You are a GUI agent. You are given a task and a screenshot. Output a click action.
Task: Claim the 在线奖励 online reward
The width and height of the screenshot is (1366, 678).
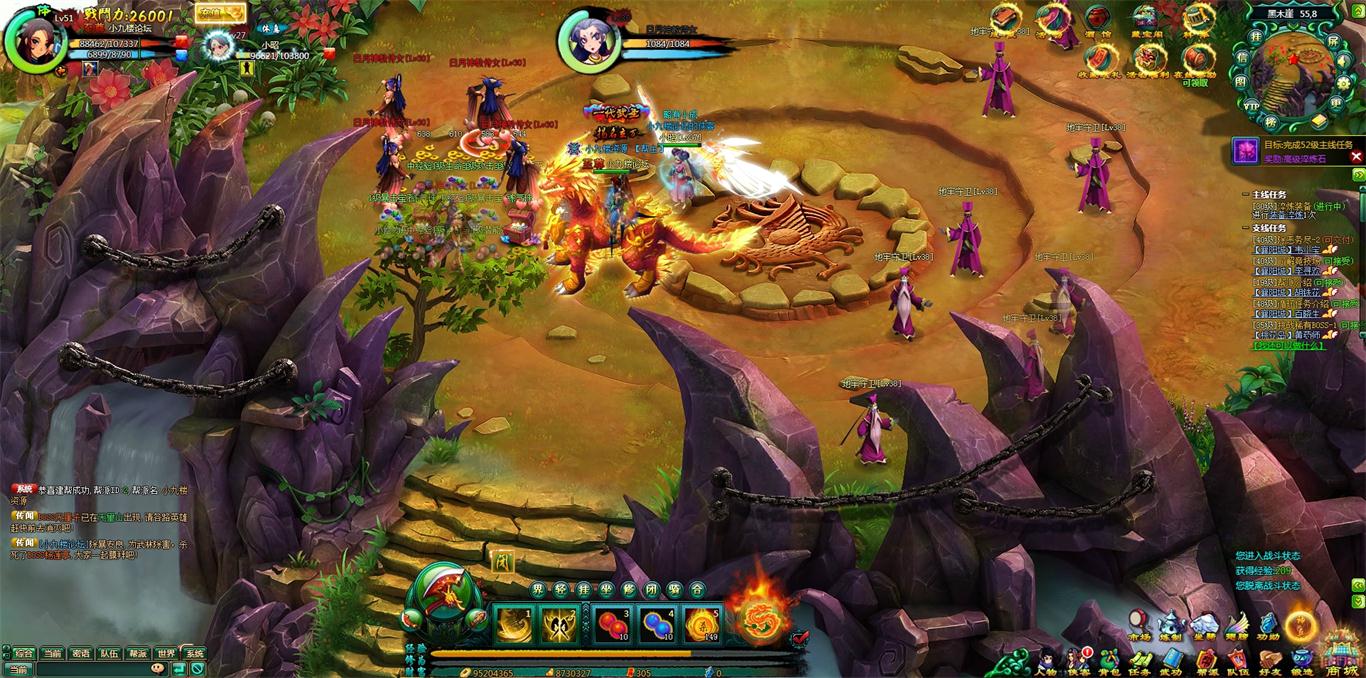tap(1197, 59)
